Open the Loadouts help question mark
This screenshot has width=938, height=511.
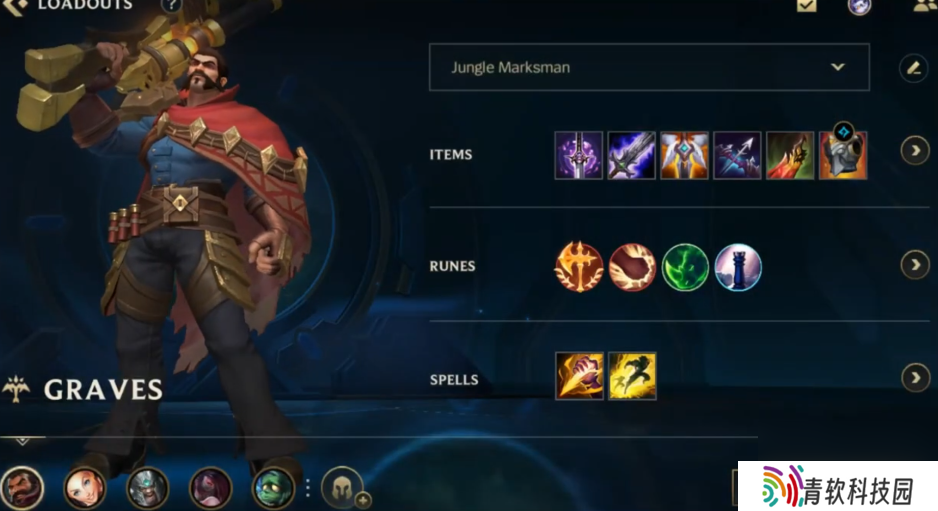[171, 5]
